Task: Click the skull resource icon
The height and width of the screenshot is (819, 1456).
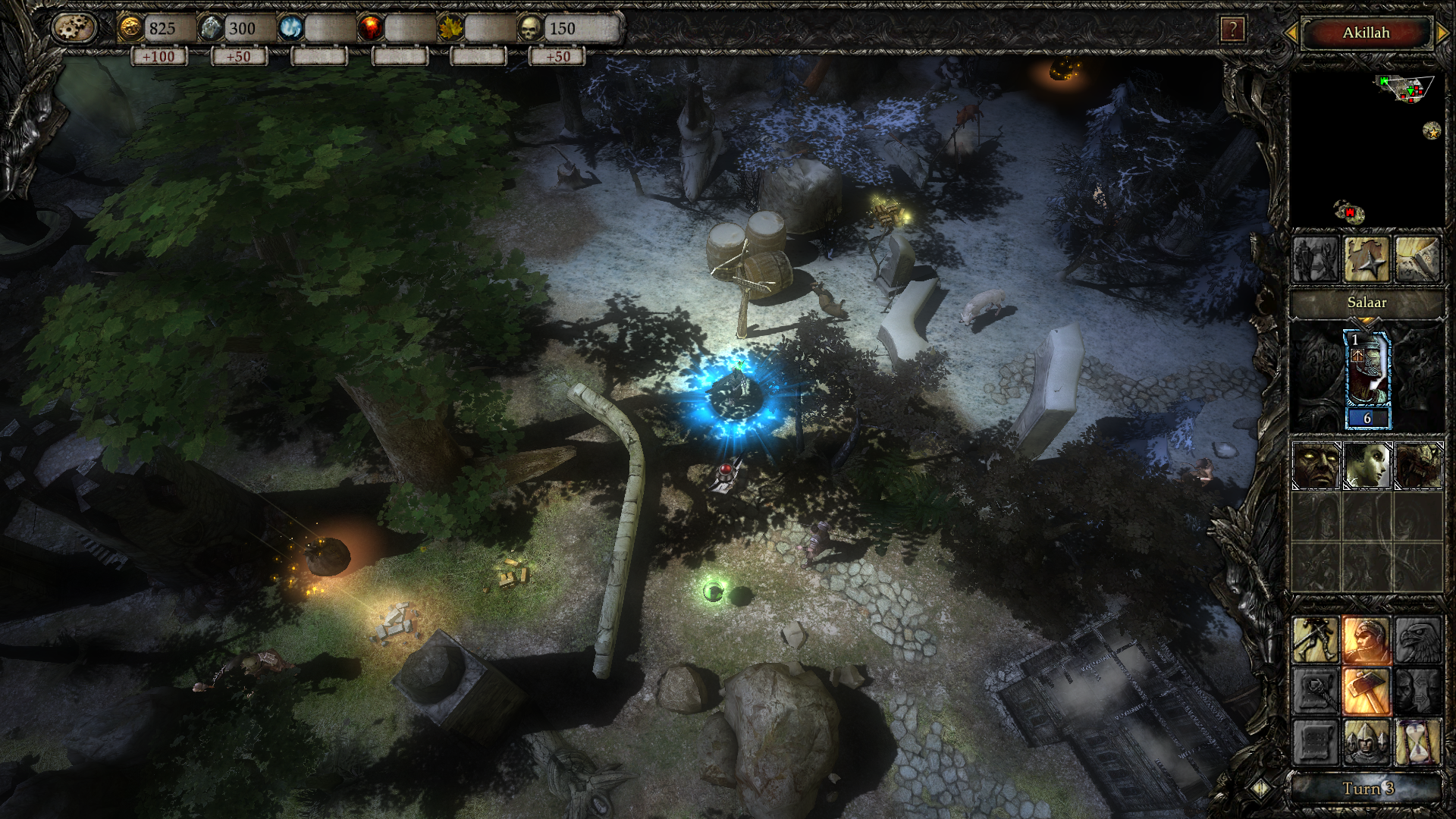Action: [530, 29]
